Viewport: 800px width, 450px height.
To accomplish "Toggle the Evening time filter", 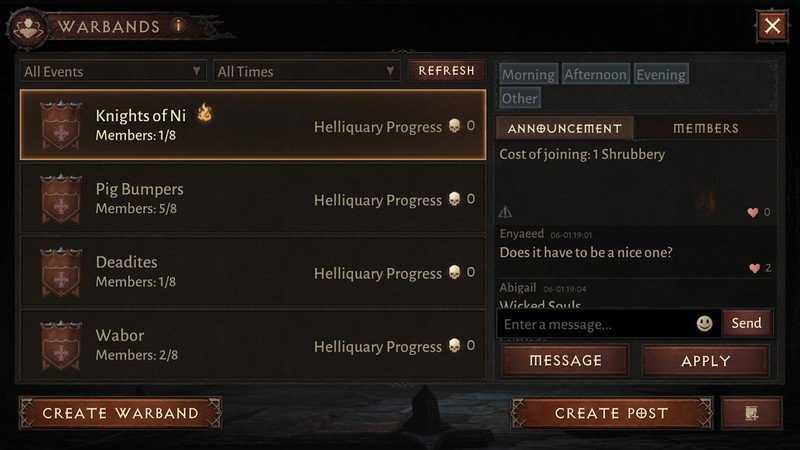I will pyautogui.click(x=661, y=75).
